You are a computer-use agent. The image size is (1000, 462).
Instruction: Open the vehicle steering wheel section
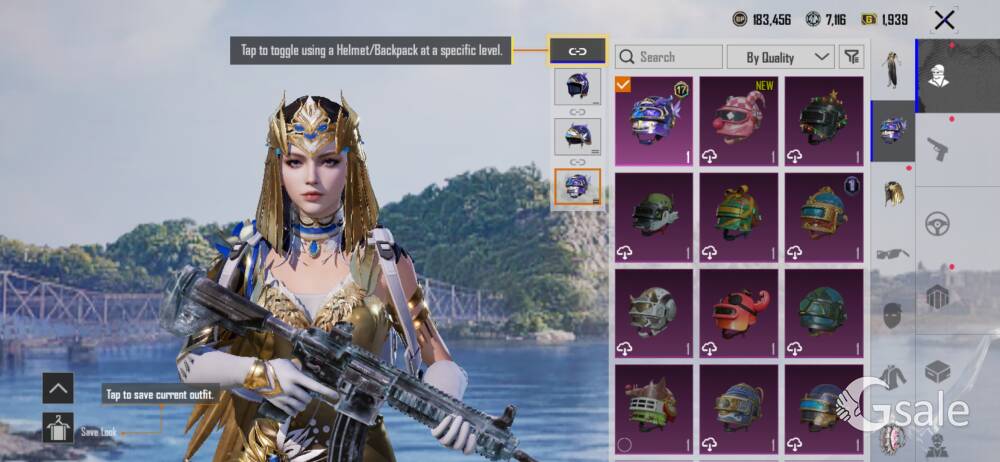(938, 223)
